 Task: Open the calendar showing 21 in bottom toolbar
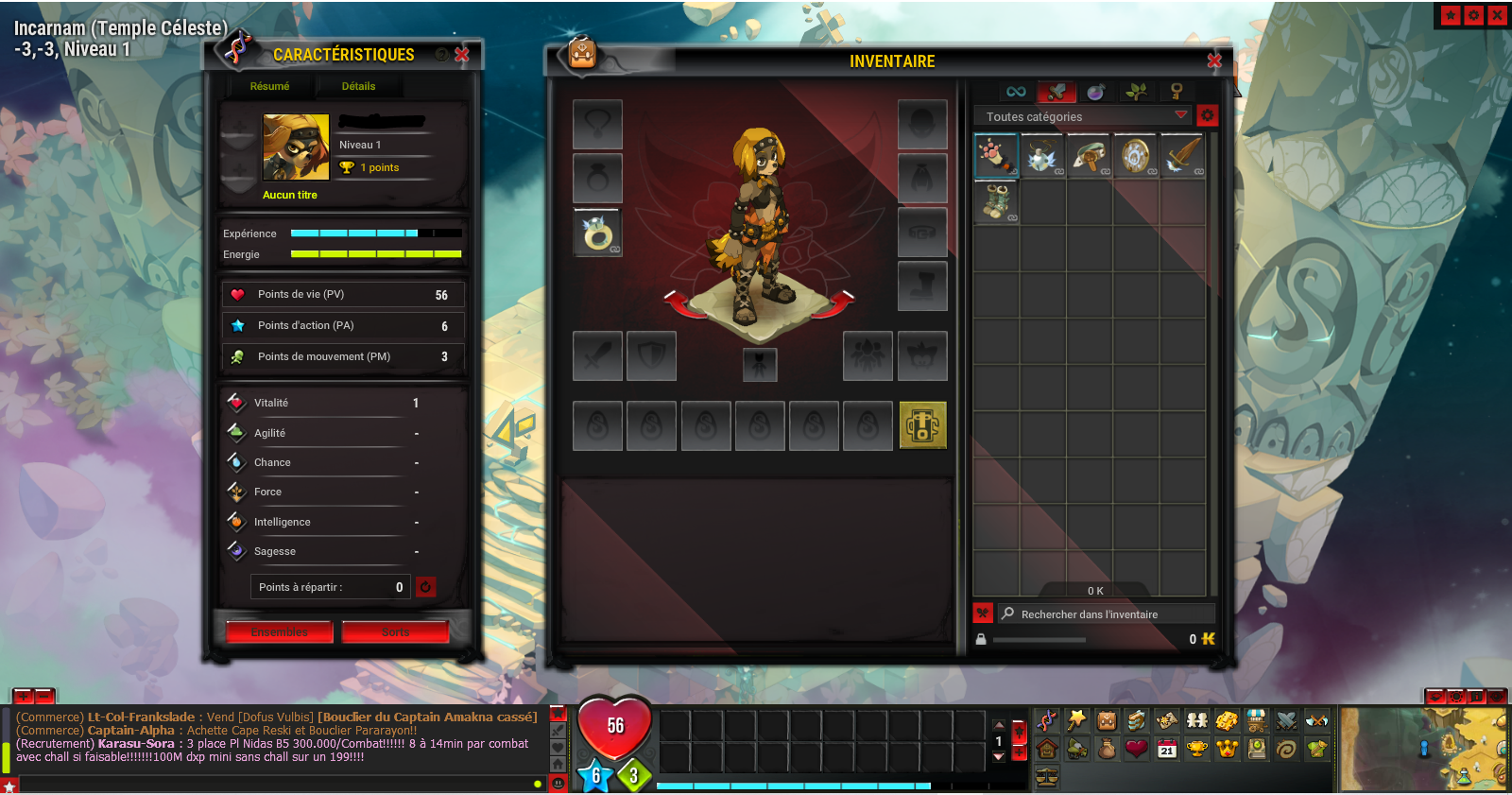pyautogui.click(x=1166, y=749)
